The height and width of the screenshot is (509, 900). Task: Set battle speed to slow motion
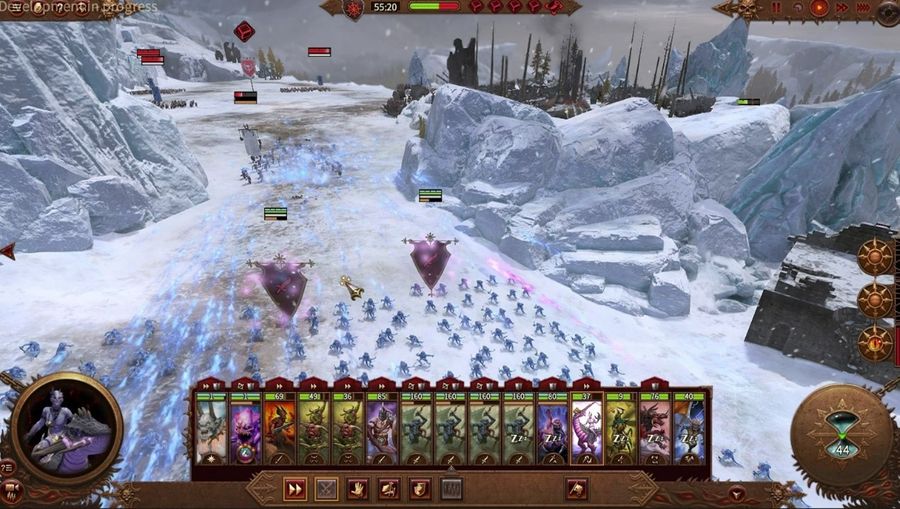tap(798, 8)
